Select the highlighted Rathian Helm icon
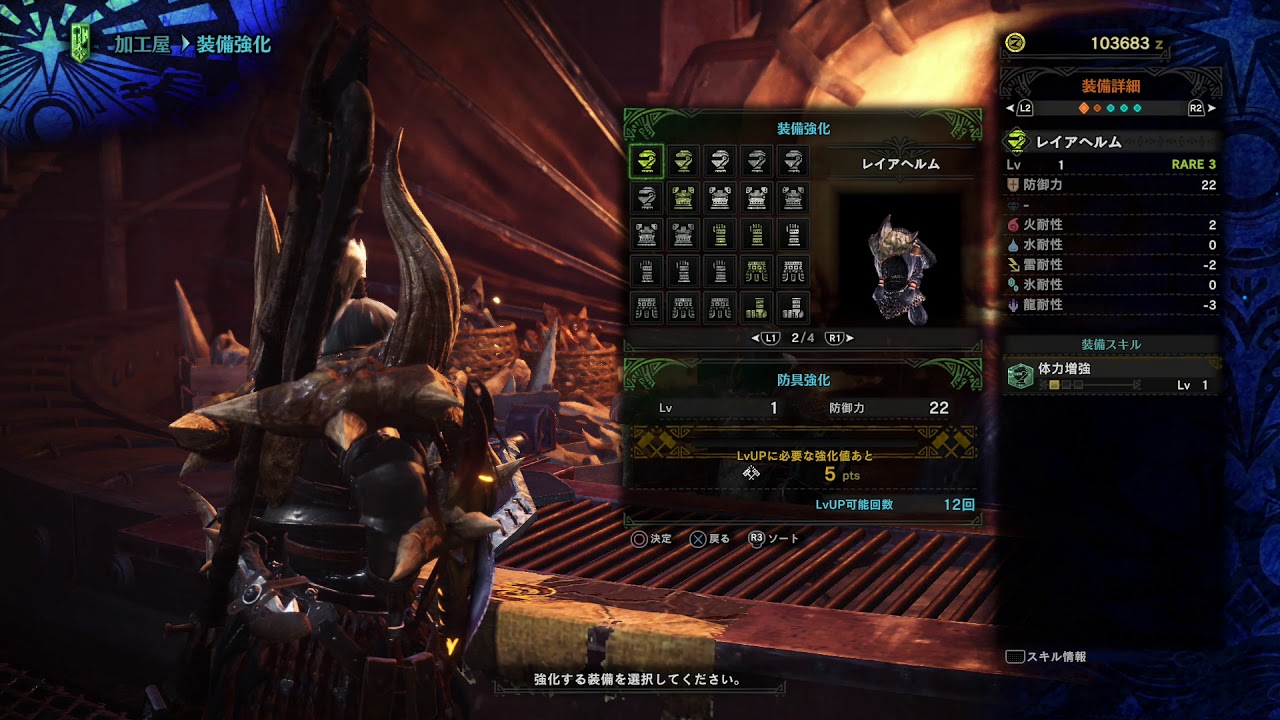 [646, 161]
